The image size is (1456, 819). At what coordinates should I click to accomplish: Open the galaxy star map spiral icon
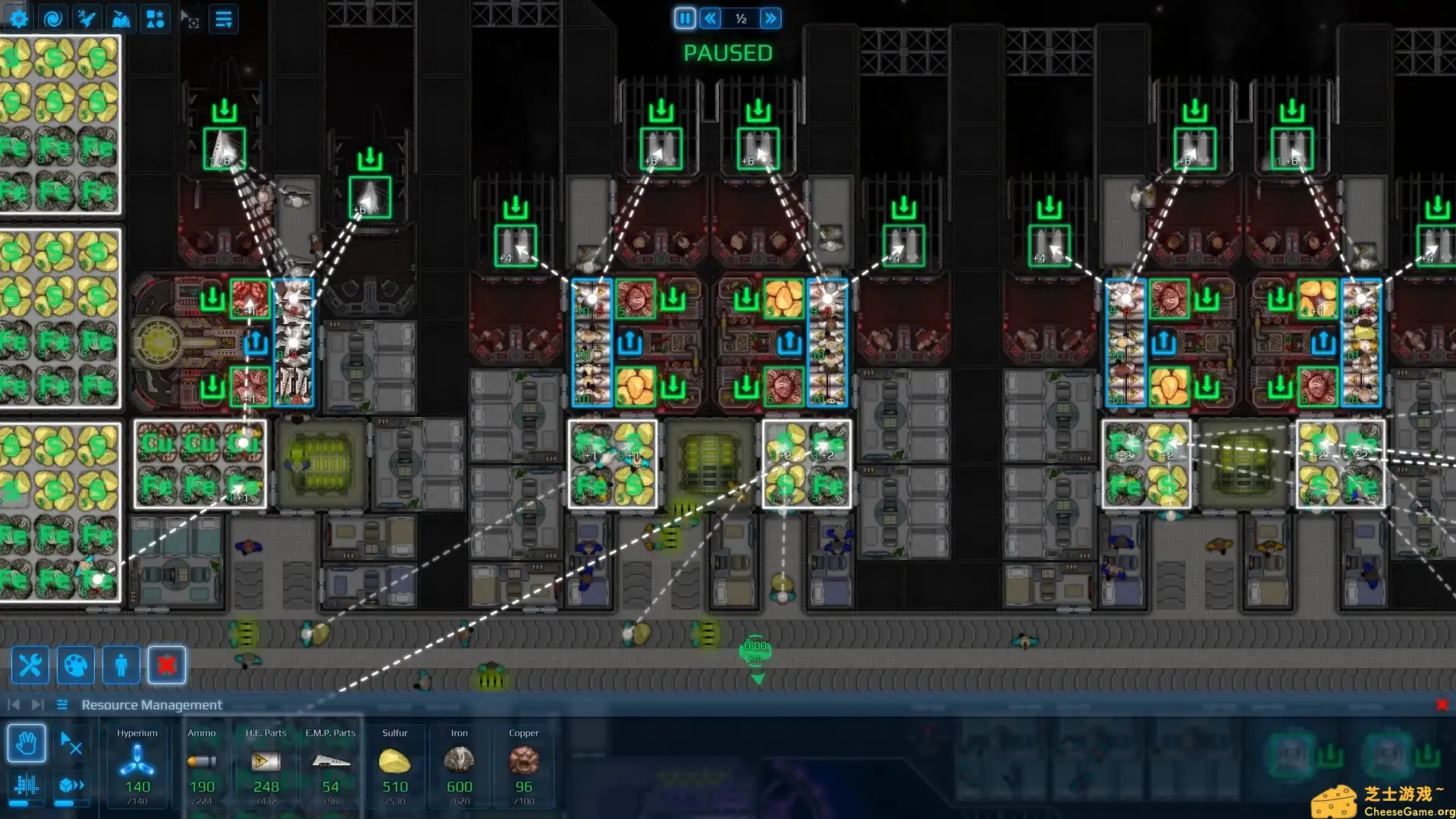pos(52,17)
